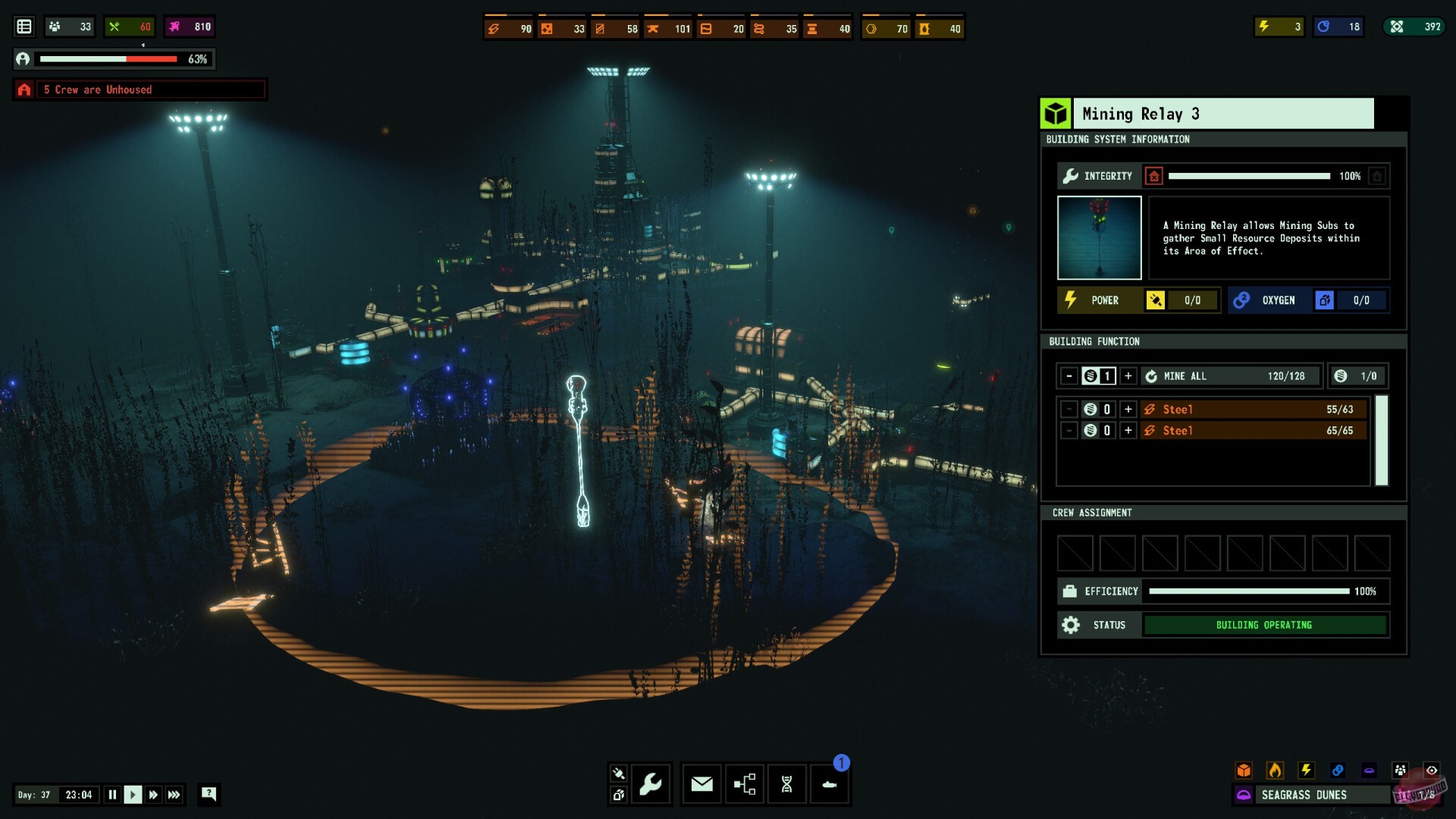Select the submarine icon with blue notification badge
The image size is (1456, 819).
tap(830, 784)
